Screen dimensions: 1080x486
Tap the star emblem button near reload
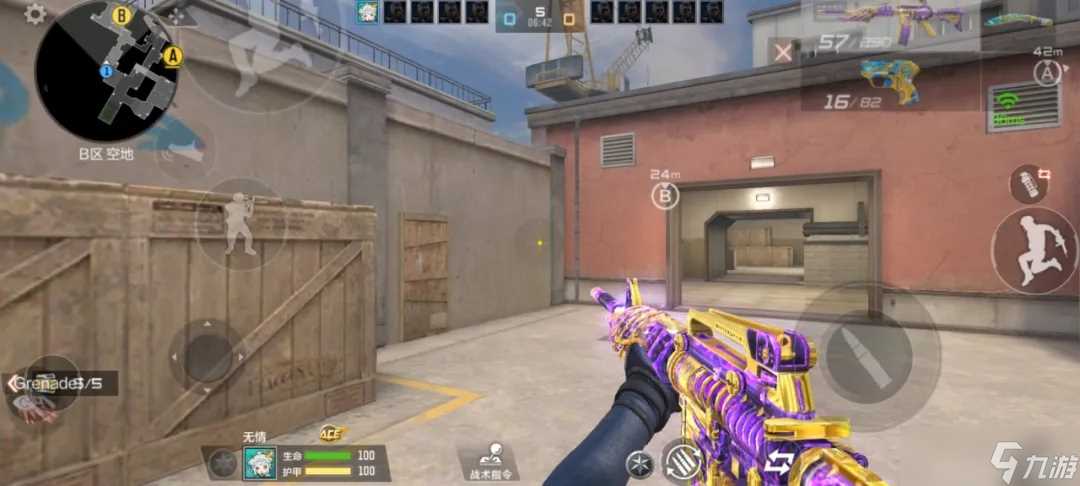click(x=638, y=463)
